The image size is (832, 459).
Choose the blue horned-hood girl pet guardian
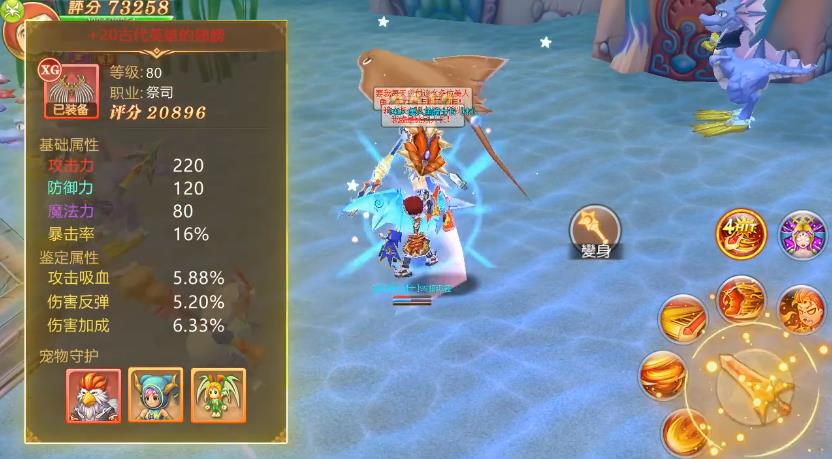[157, 395]
